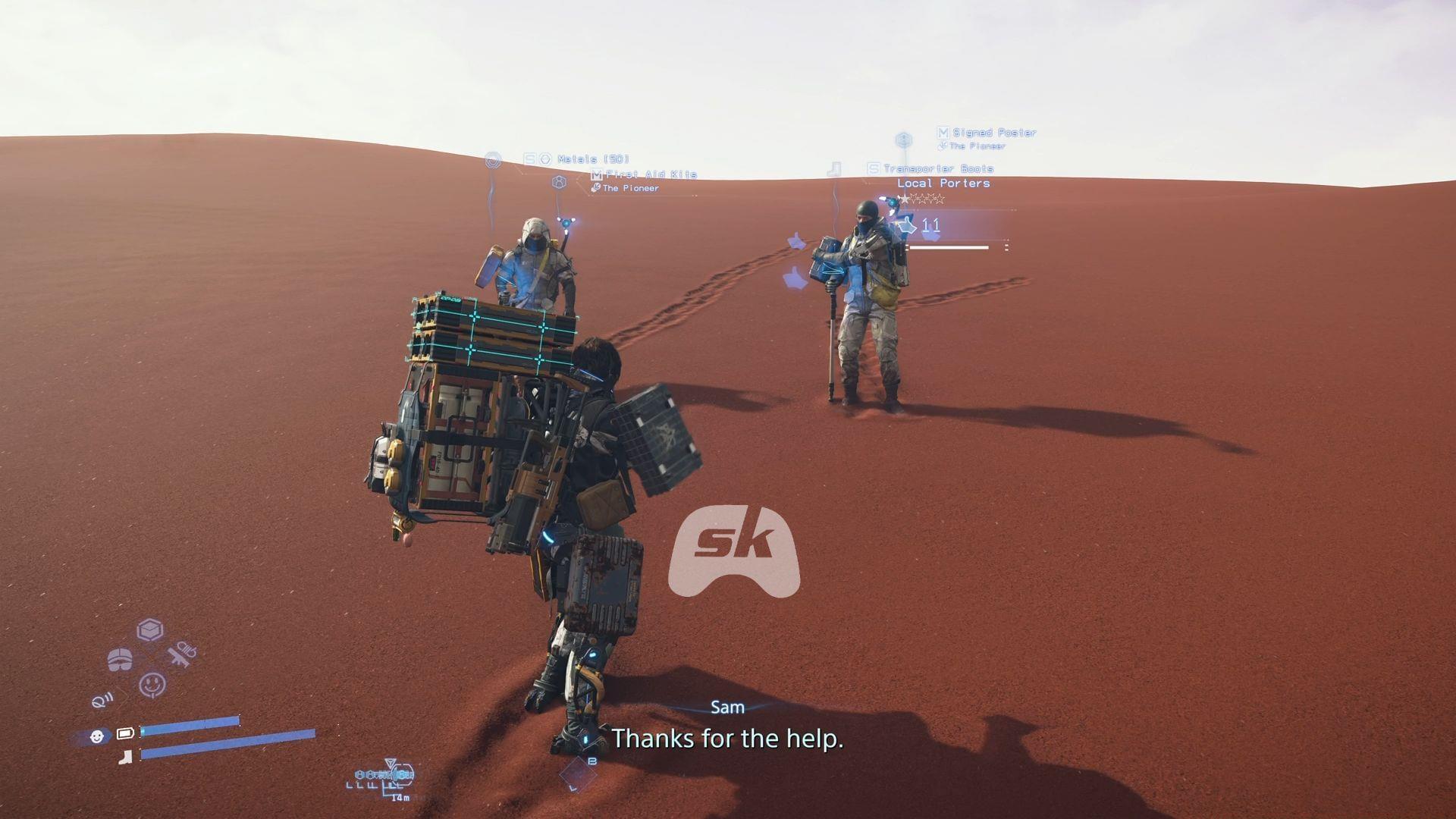Expand the 14m distance indicator on the compass

point(400,798)
